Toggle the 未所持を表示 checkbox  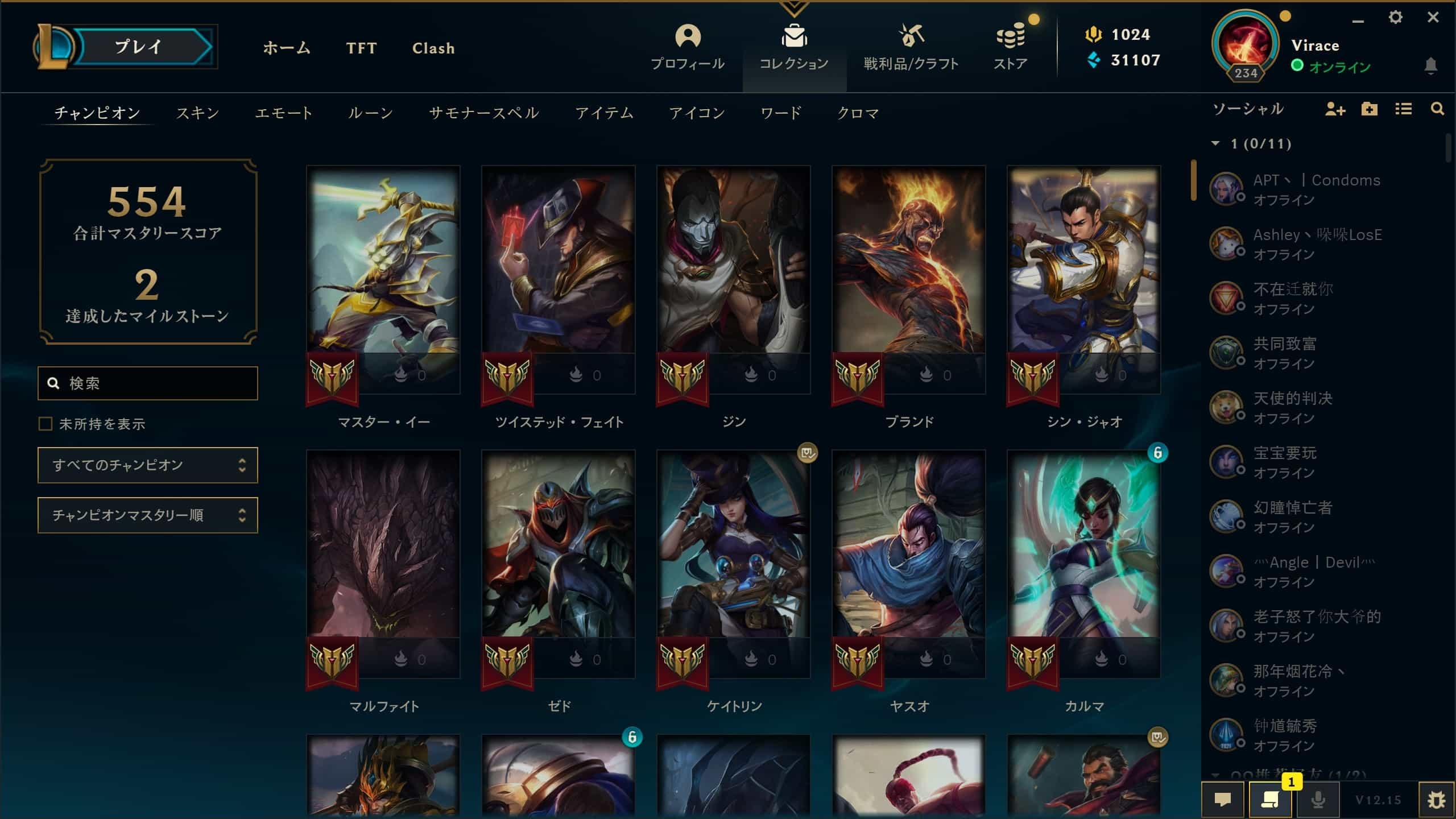(x=45, y=424)
